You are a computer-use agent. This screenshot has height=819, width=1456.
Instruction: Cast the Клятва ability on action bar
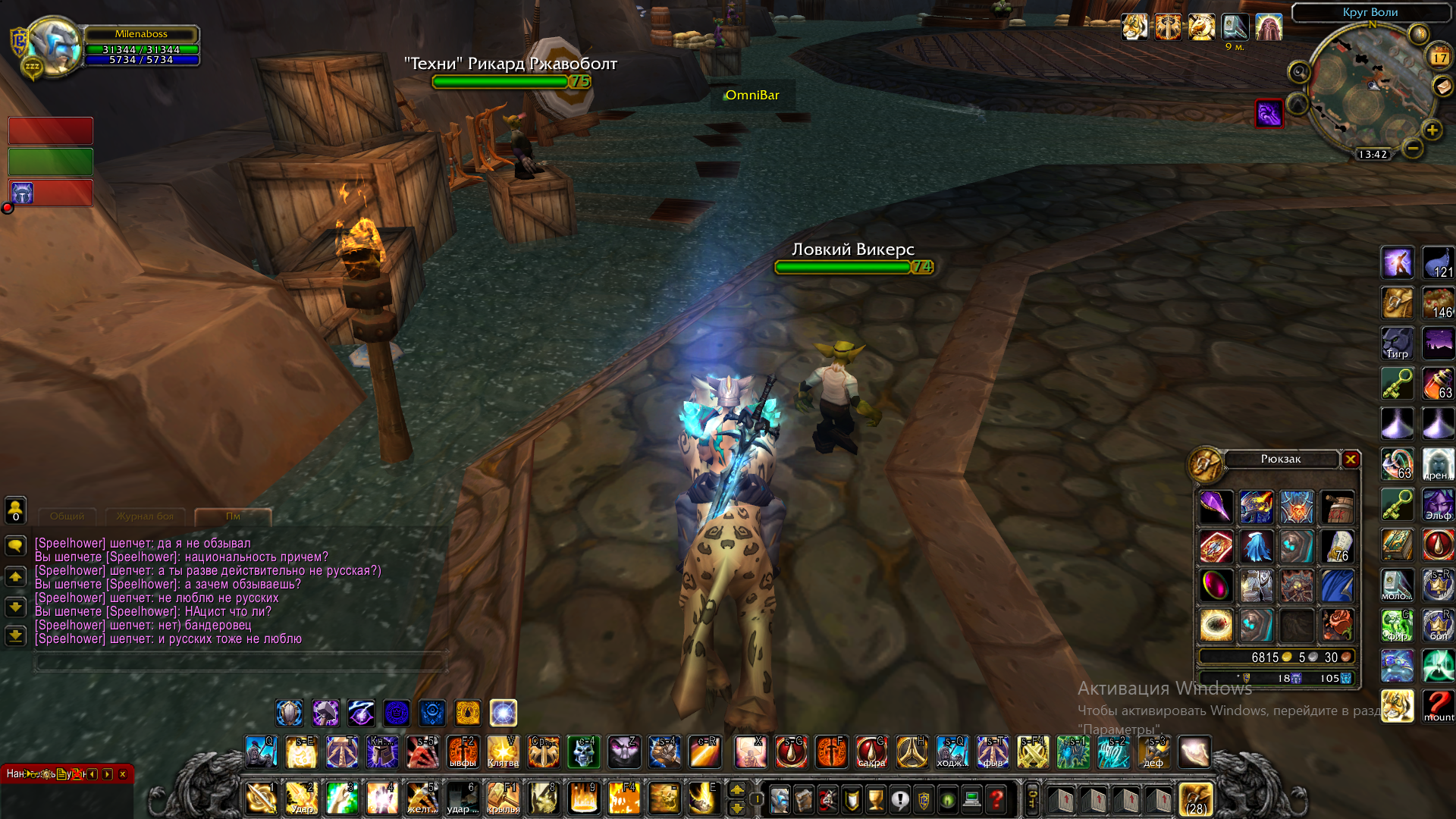(x=503, y=752)
